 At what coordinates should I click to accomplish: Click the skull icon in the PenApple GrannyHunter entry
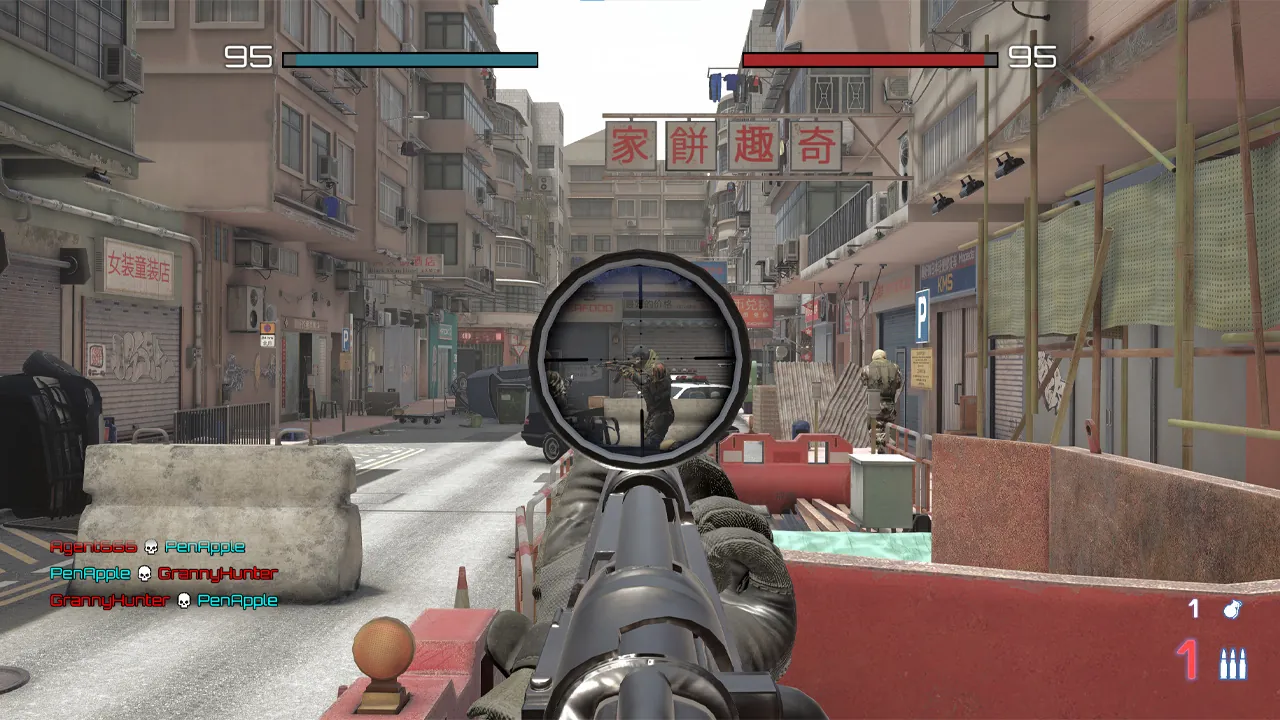tap(144, 573)
